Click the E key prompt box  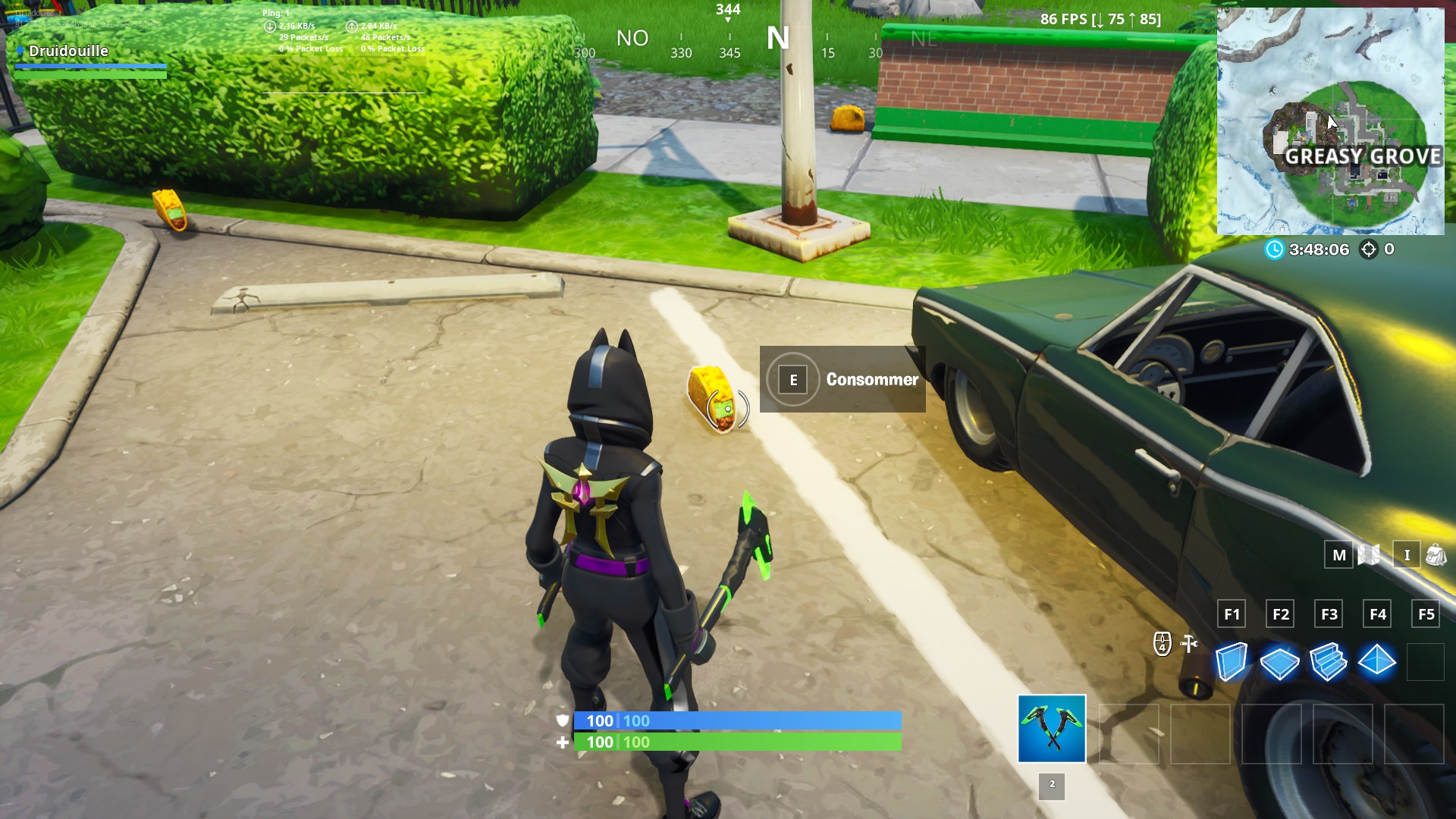(794, 379)
